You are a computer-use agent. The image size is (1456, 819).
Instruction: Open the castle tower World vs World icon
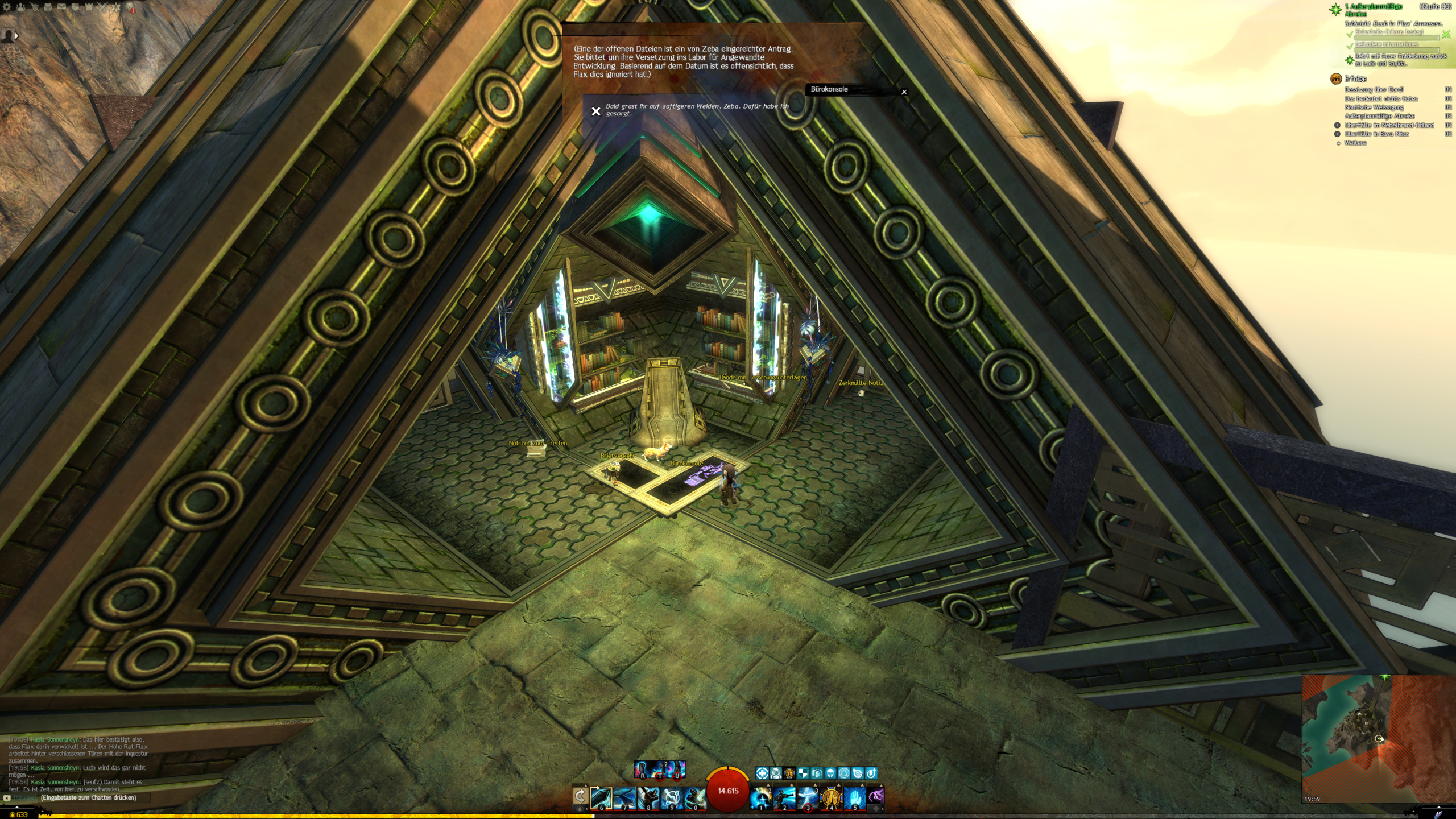pyautogui.click(x=89, y=7)
